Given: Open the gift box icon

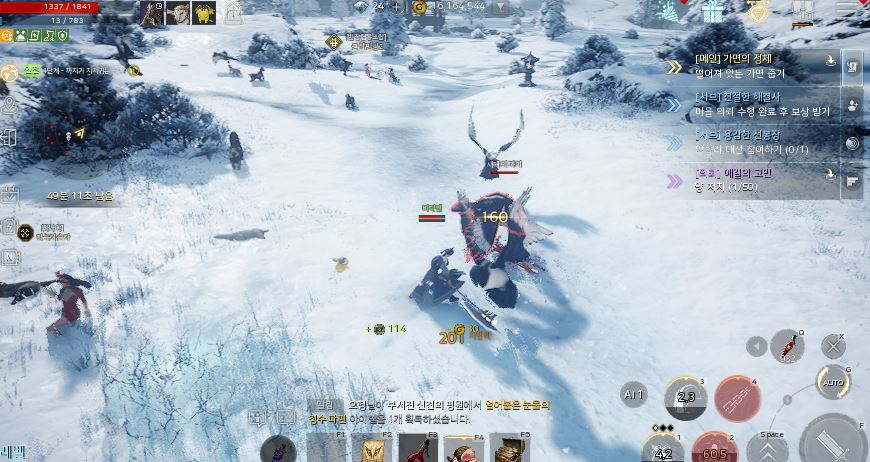Looking at the screenshot, I should [x=712, y=11].
